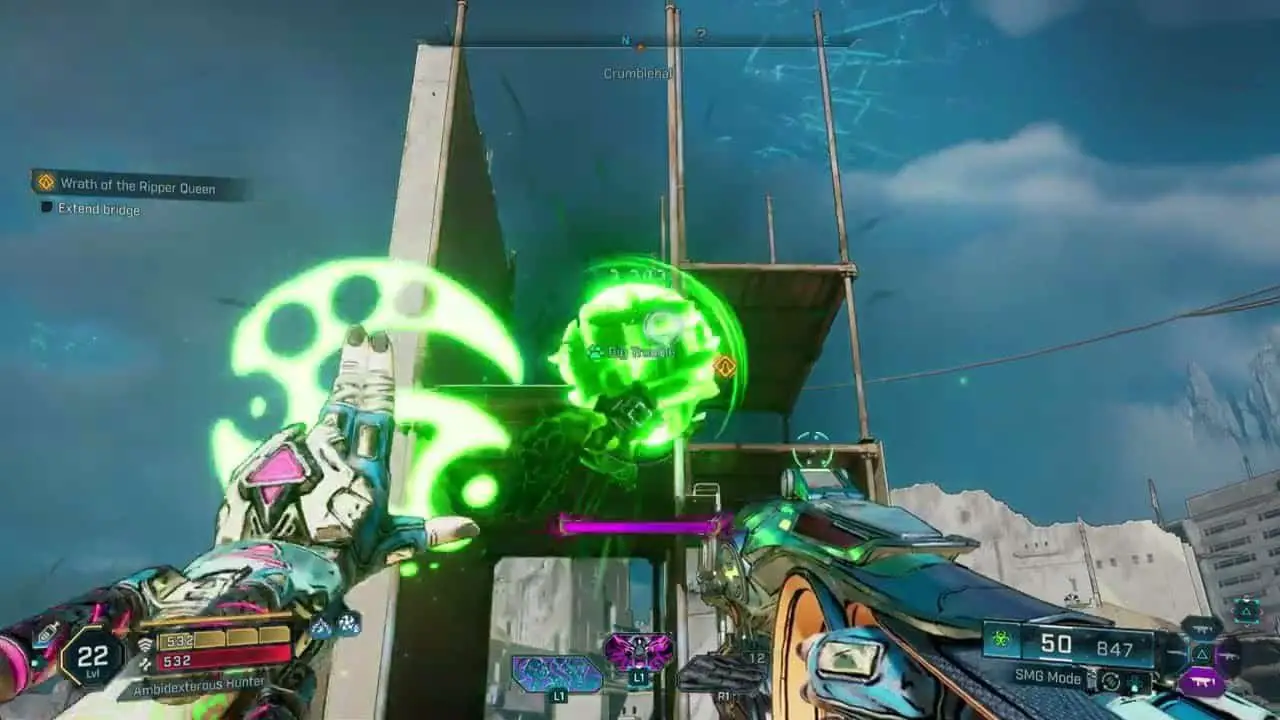This screenshot has width=1280, height=720.
Task: Select the purple weapon slot
Action: tap(1201, 681)
